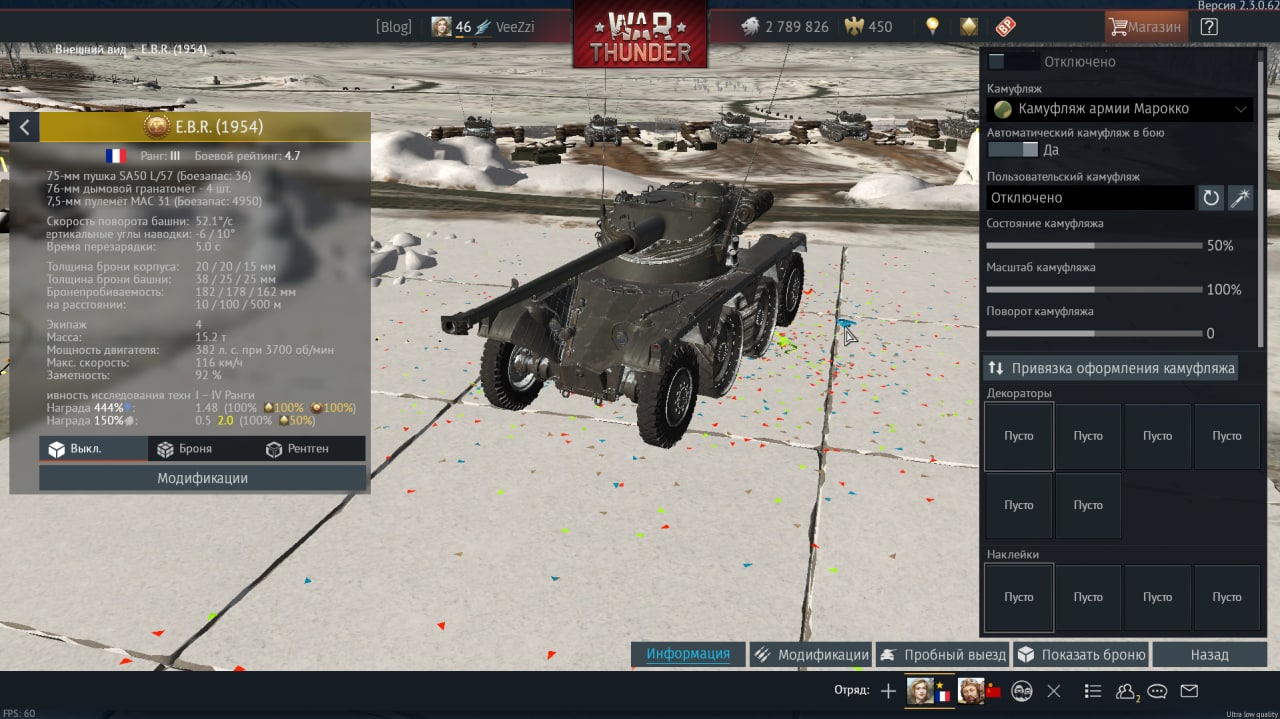Refresh the user camouflage list
This screenshot has width=1280, height=719.
point(1211,198)
